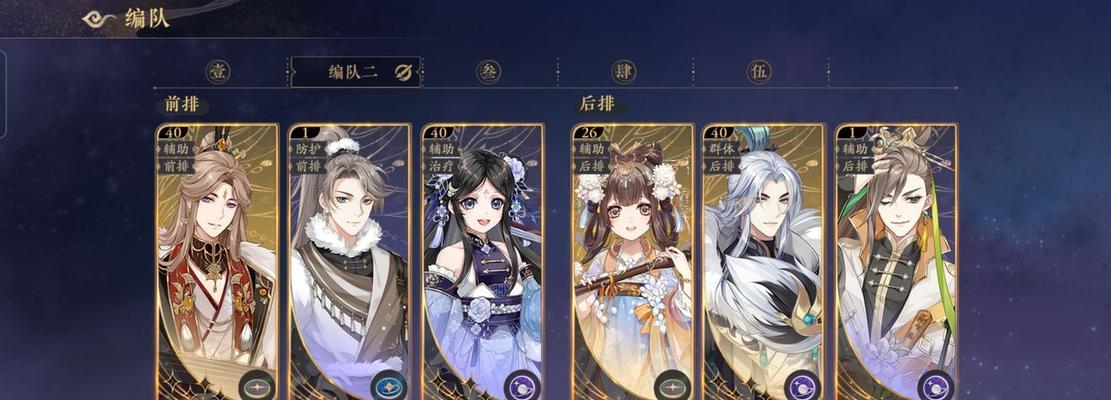This screenshot has width=1111, height=400.
Task: Choose team tab 伍
Action: pyautogui.click(x=760, y=72)
